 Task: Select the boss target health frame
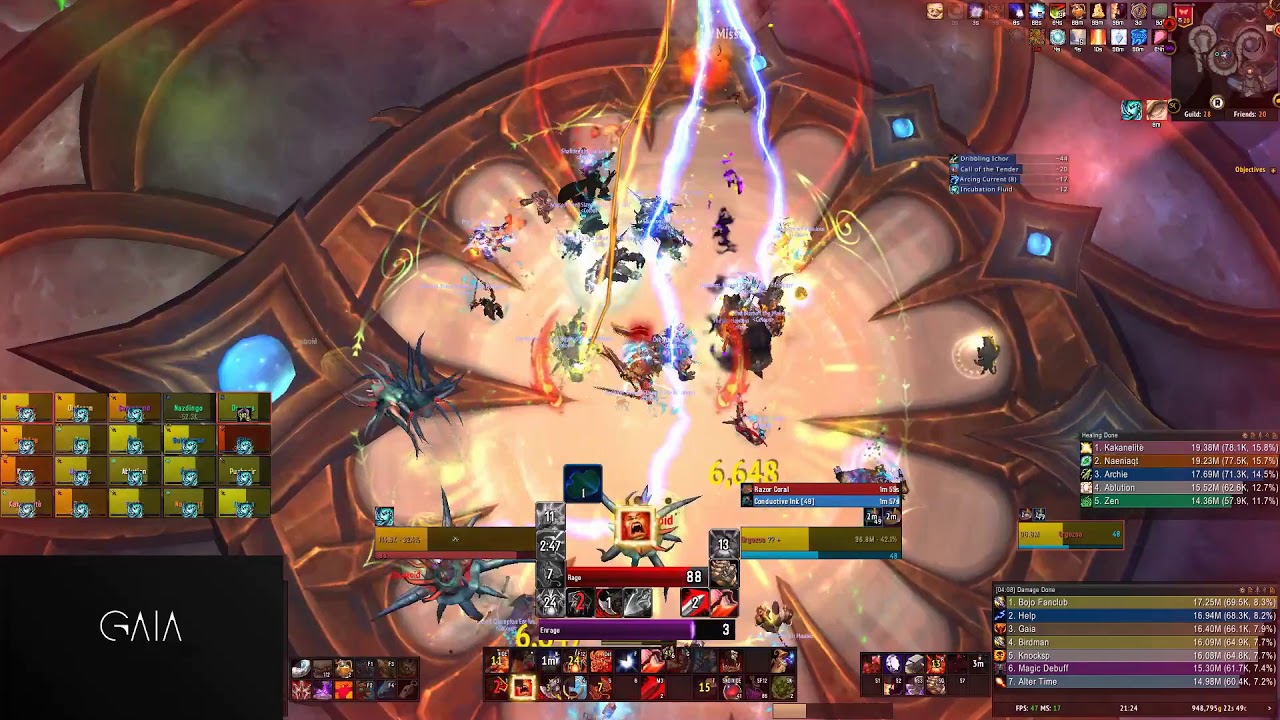coord(820,540)
